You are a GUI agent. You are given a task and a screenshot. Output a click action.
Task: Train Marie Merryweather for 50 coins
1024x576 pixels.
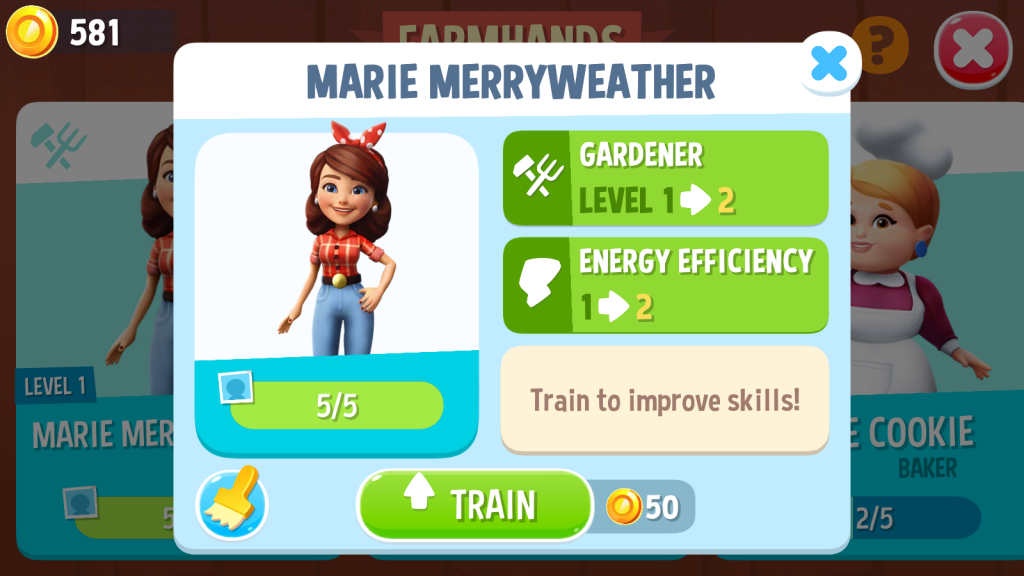(x=475, y=505)
